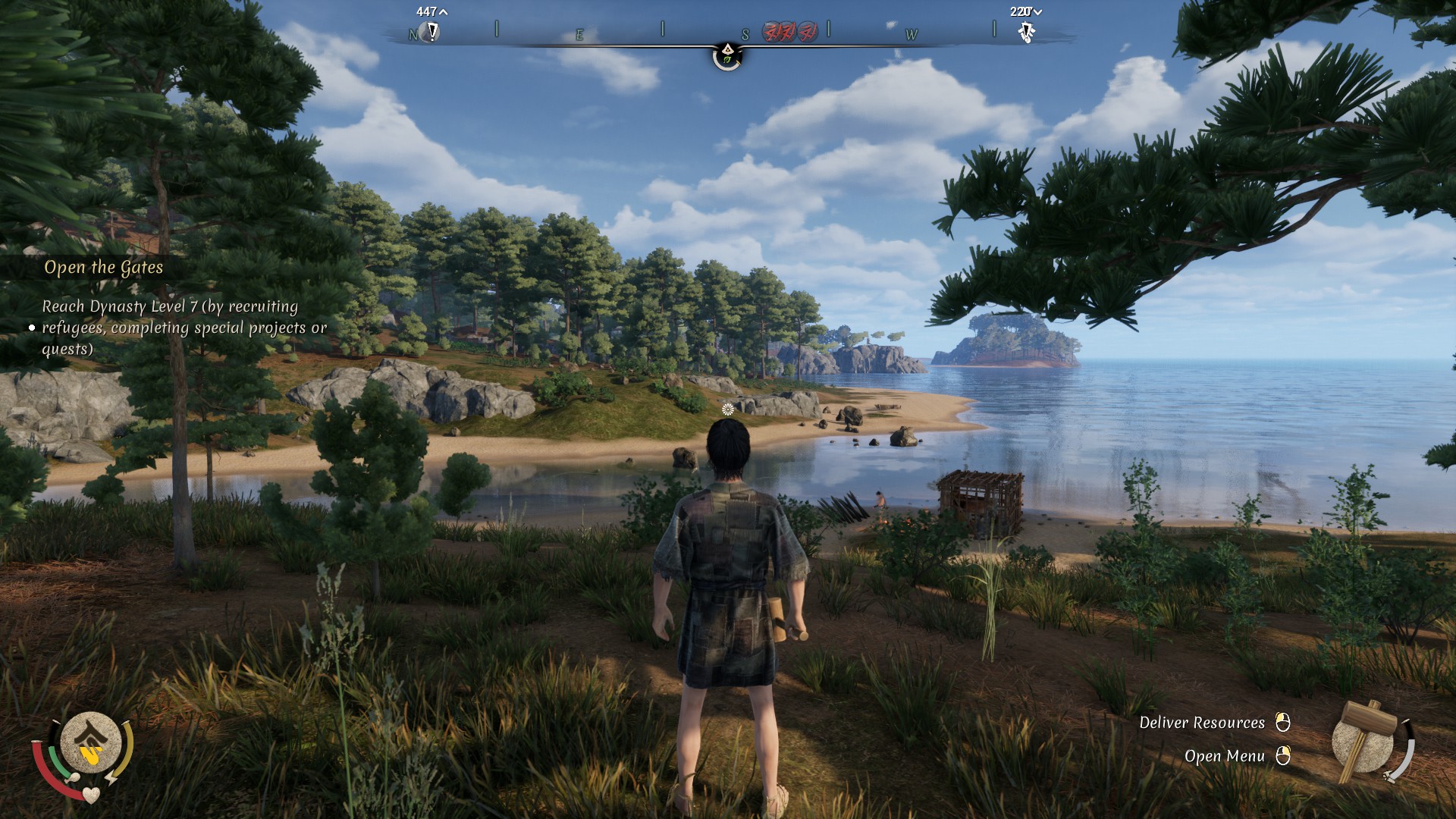Select the exclamation quest marker on the compass
1456x819 pixels.
tap(432, 32)
